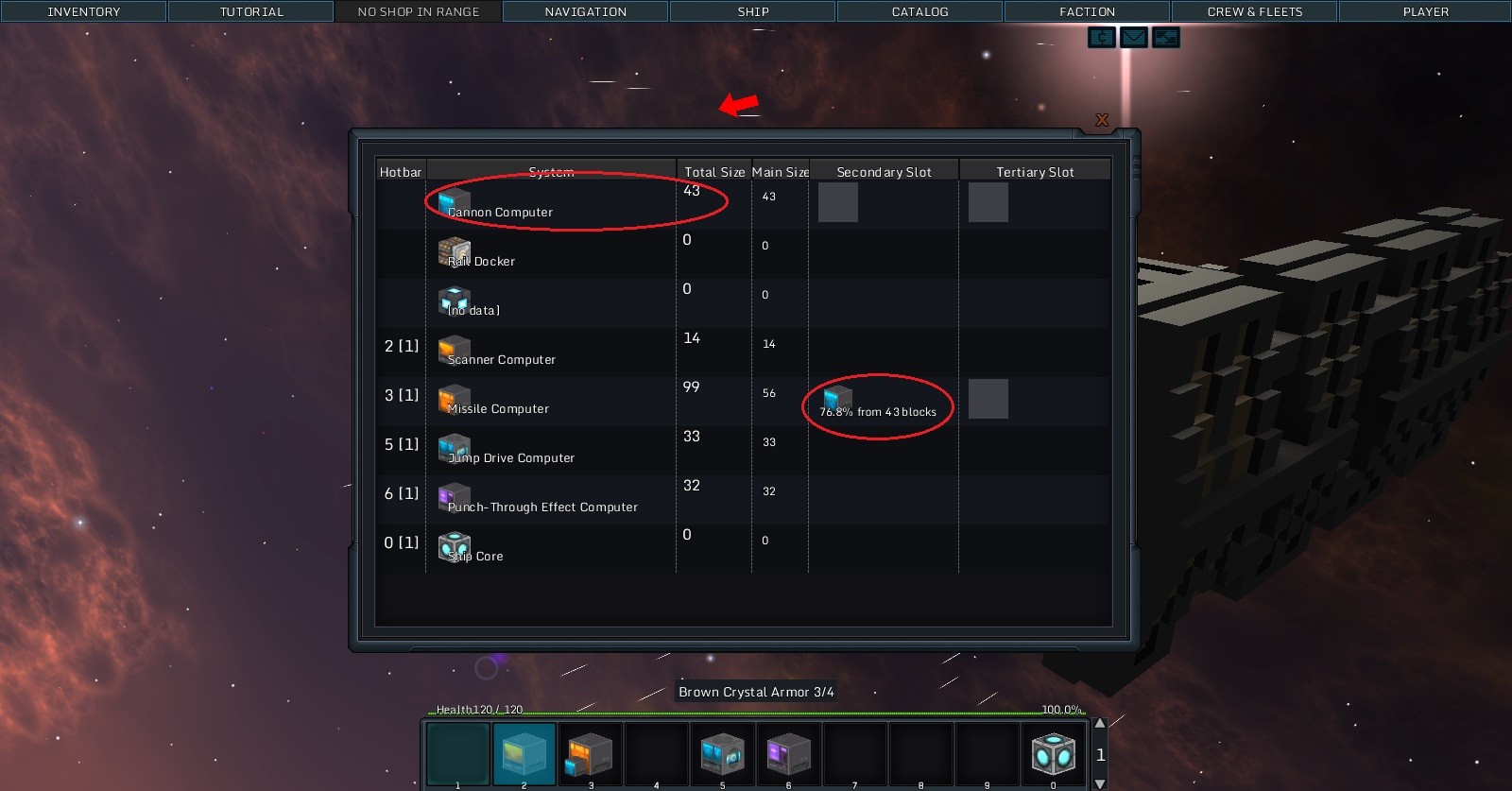Open the Tutorial menu
The height and width of the screenshot is (791, 1512).
point(251,11)
